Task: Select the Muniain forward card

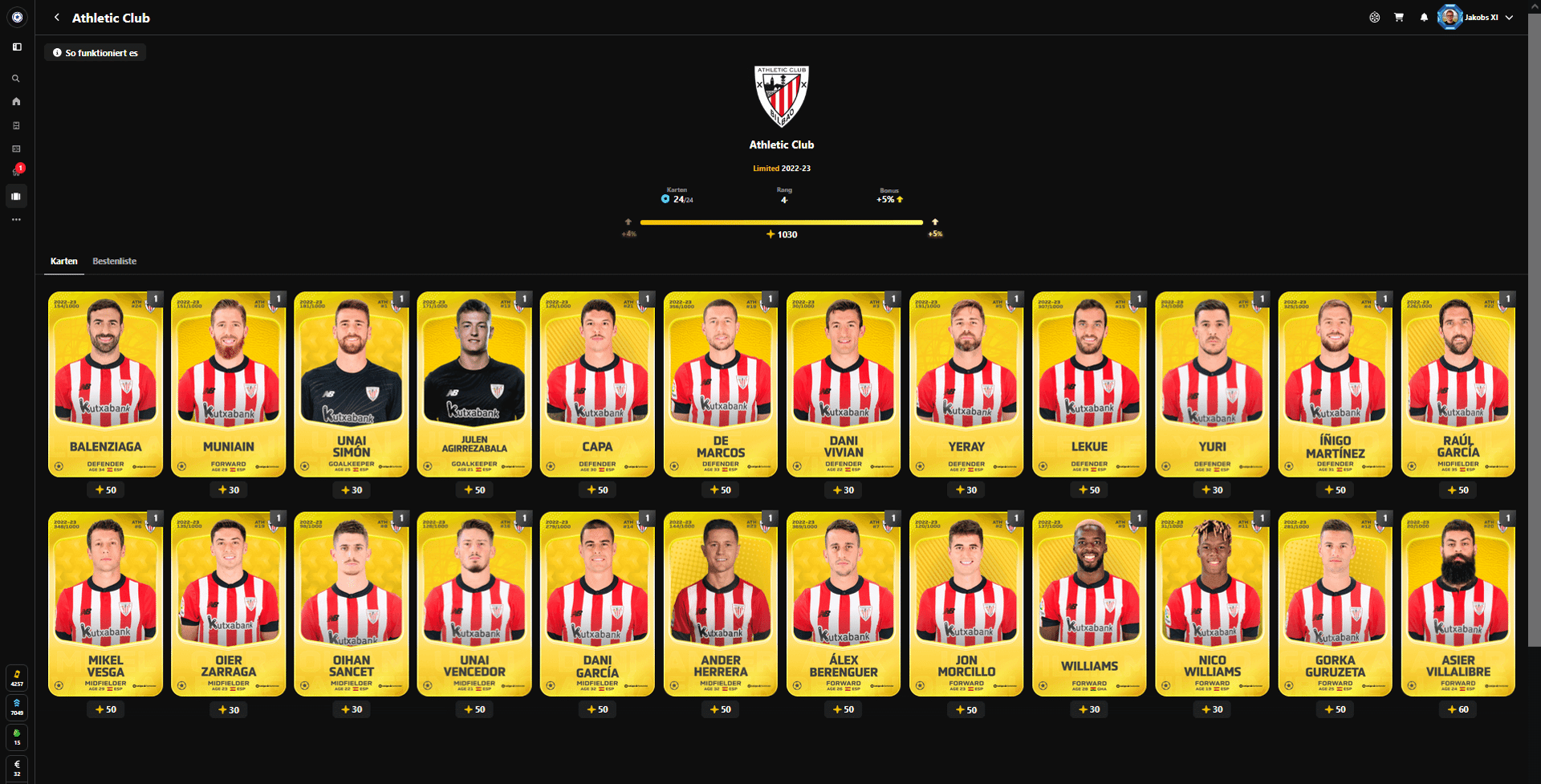Action: coord(229,384)
